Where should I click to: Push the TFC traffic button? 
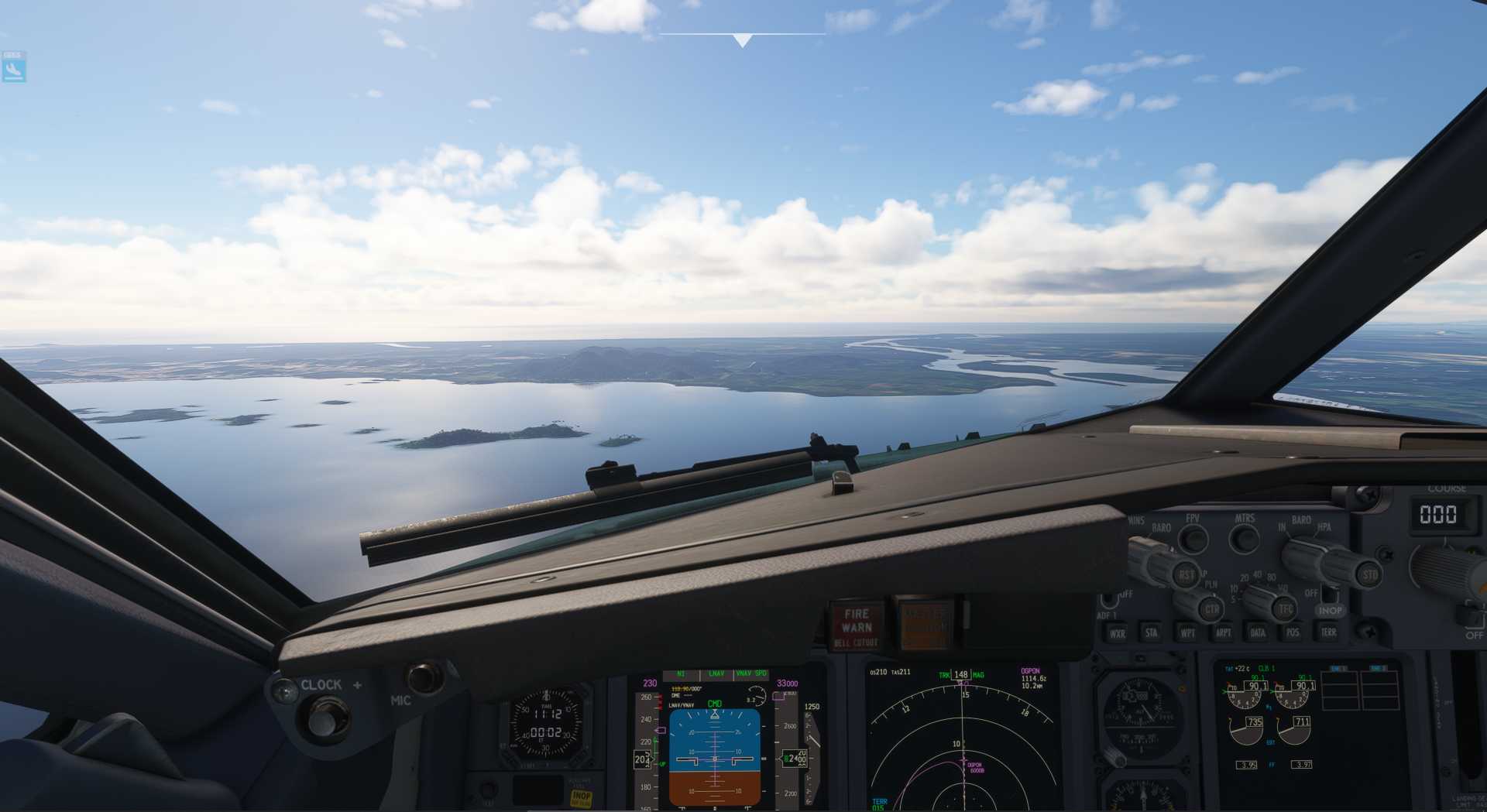click(1286, 609)
